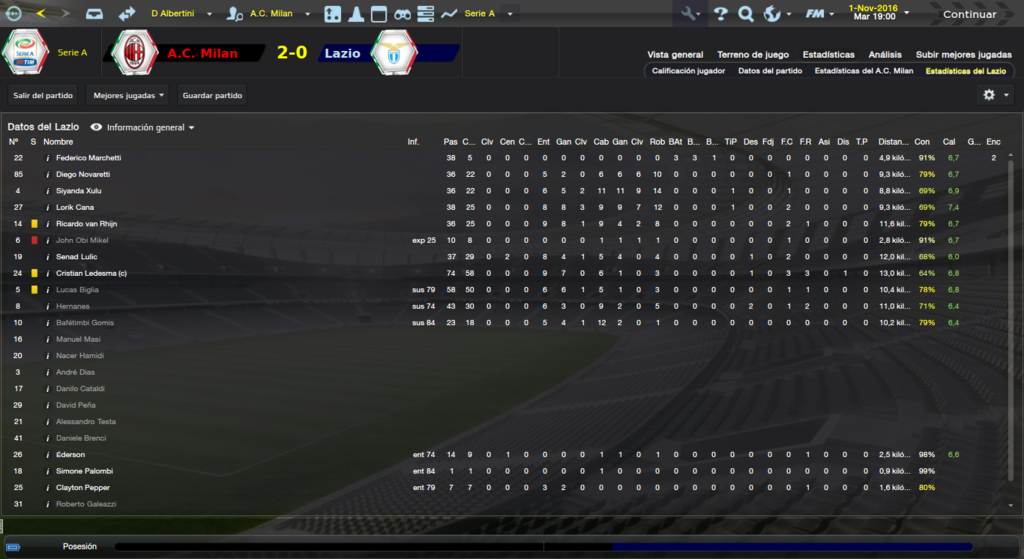Image resolution: width=1024 pixels, height=559 pixels.
Task: Save the match with Guardar partido
Action: tap(212, 95)
